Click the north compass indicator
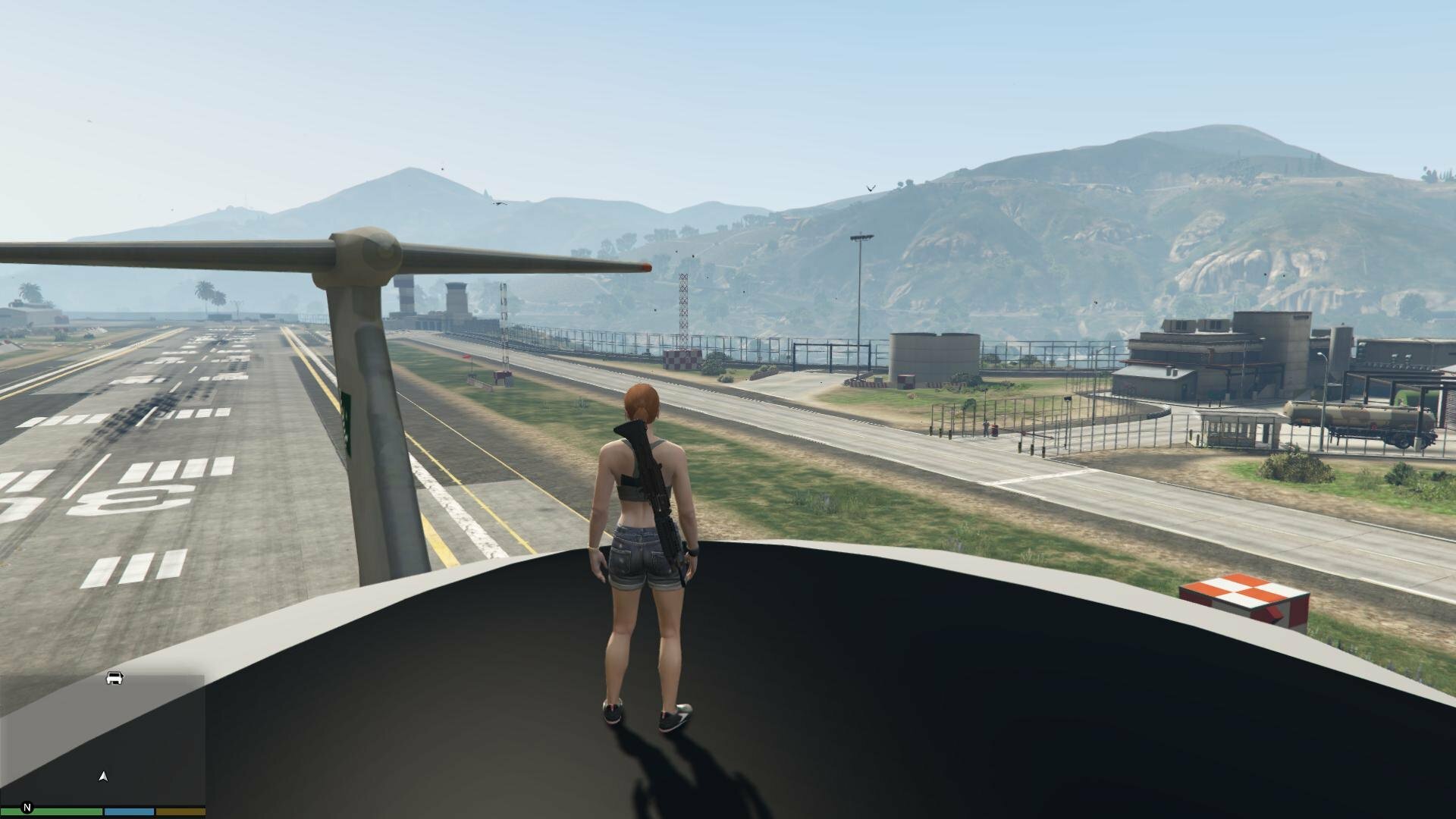 click(x=28, y=808)
